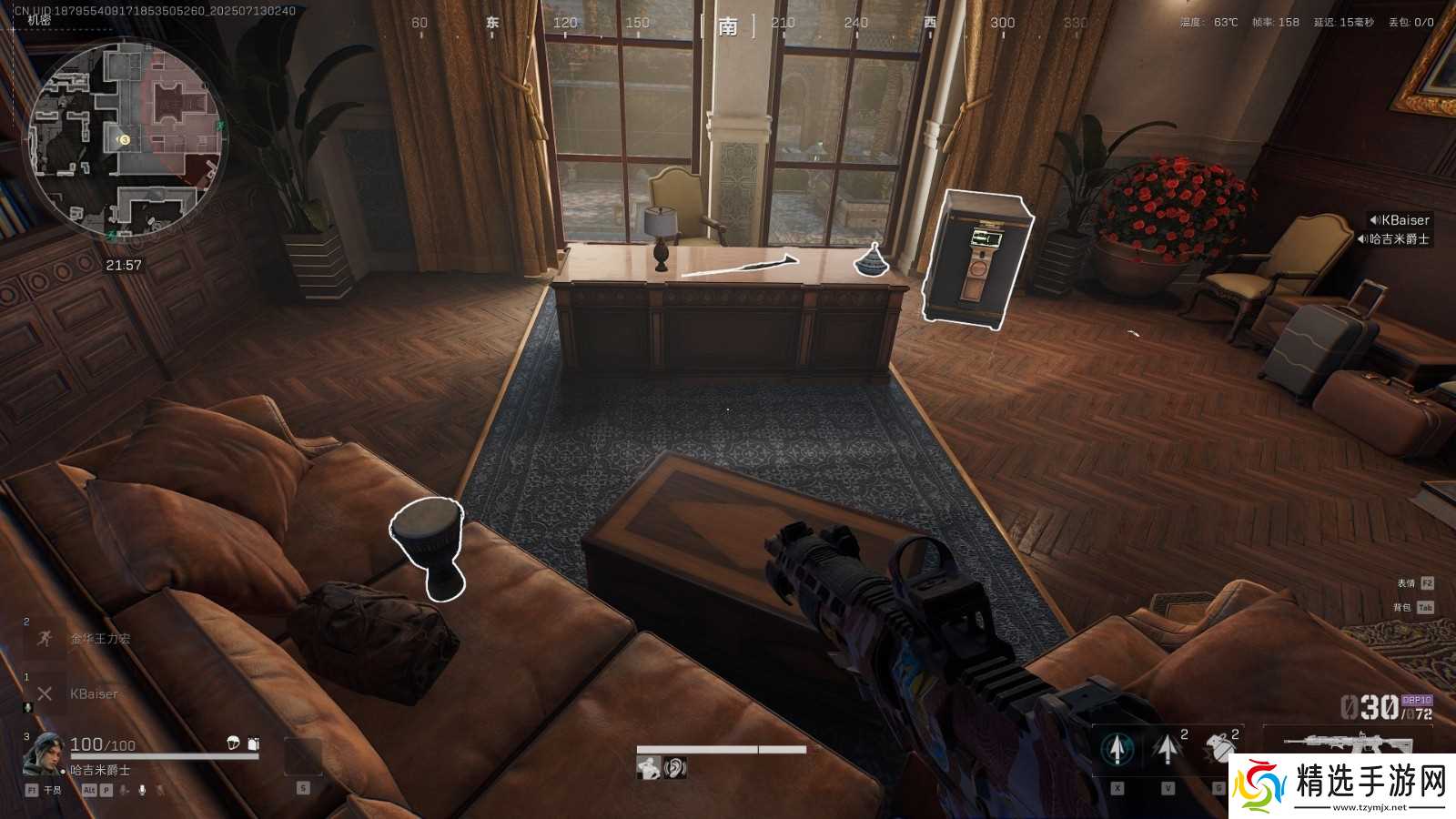Click own operator portrait 哈吉米爵士
This screenshot has width=1456, height=819.
click(44, 753)
